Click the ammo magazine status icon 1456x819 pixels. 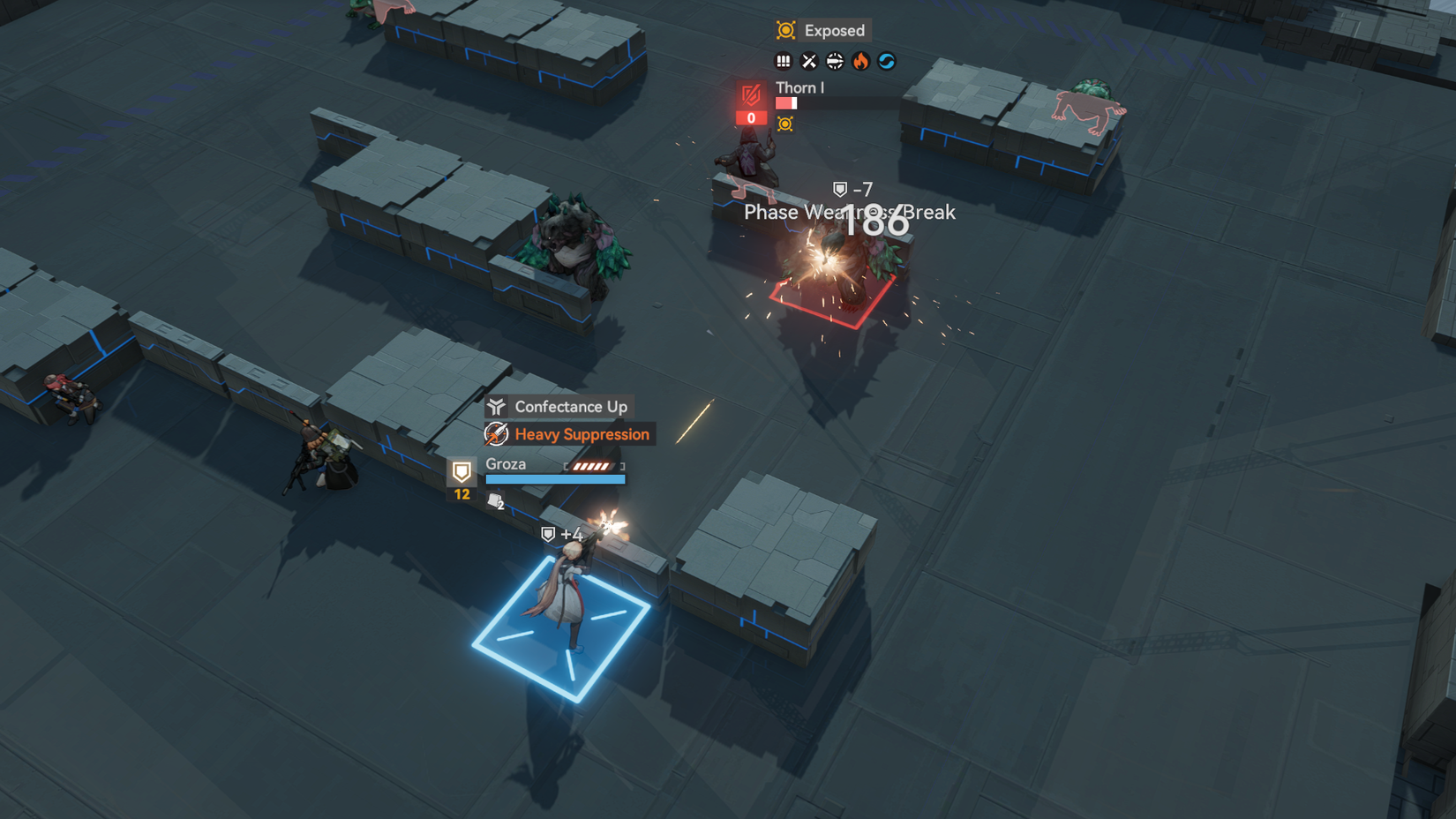[784, 60]
